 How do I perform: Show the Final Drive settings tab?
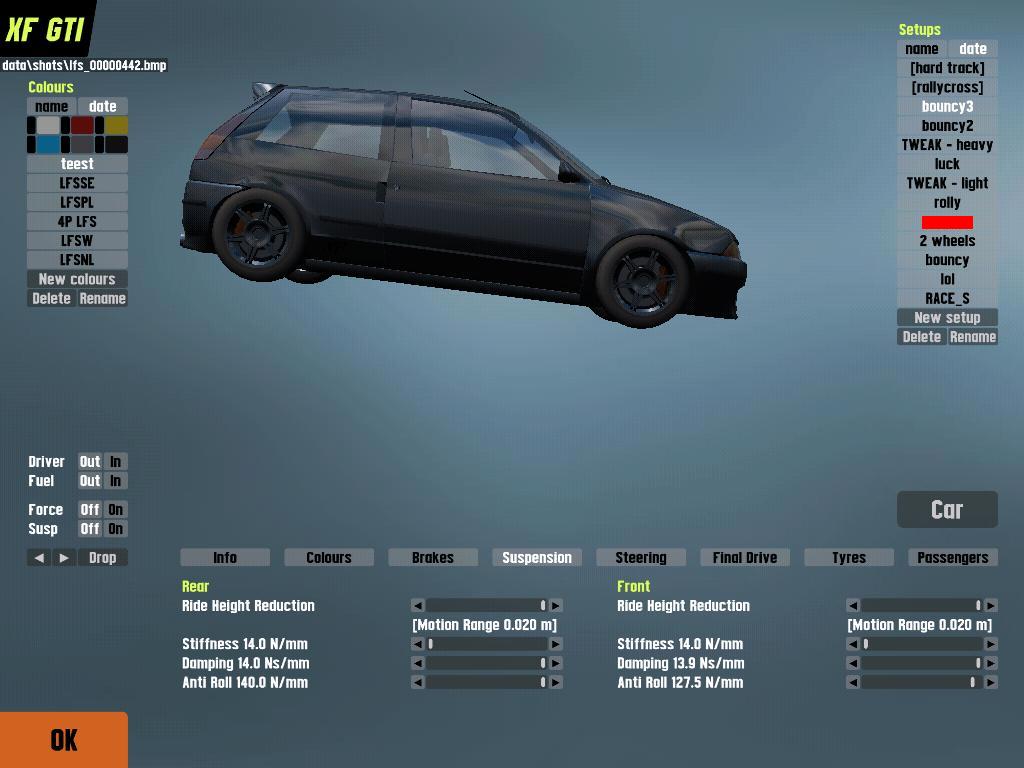pyautogui.click(x=744, y=558)
